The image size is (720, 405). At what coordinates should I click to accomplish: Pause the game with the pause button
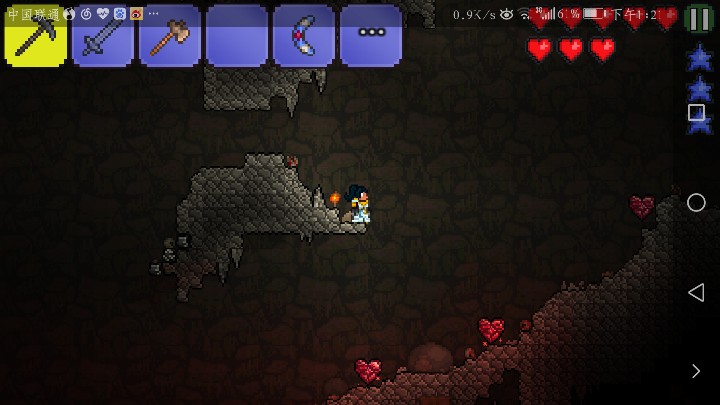point(699,19)
